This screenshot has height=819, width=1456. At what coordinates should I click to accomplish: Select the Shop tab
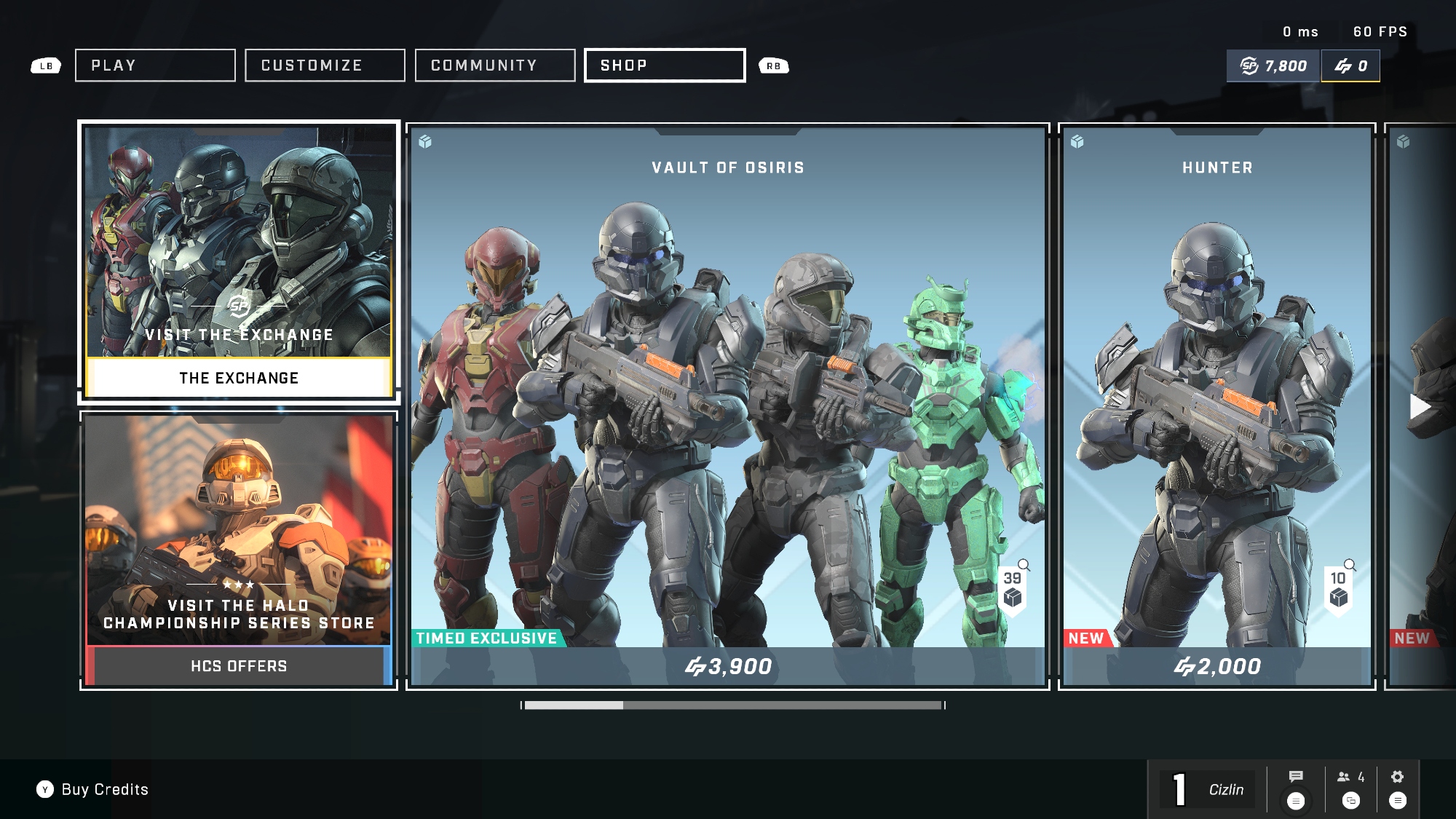[x=665, y=66]
